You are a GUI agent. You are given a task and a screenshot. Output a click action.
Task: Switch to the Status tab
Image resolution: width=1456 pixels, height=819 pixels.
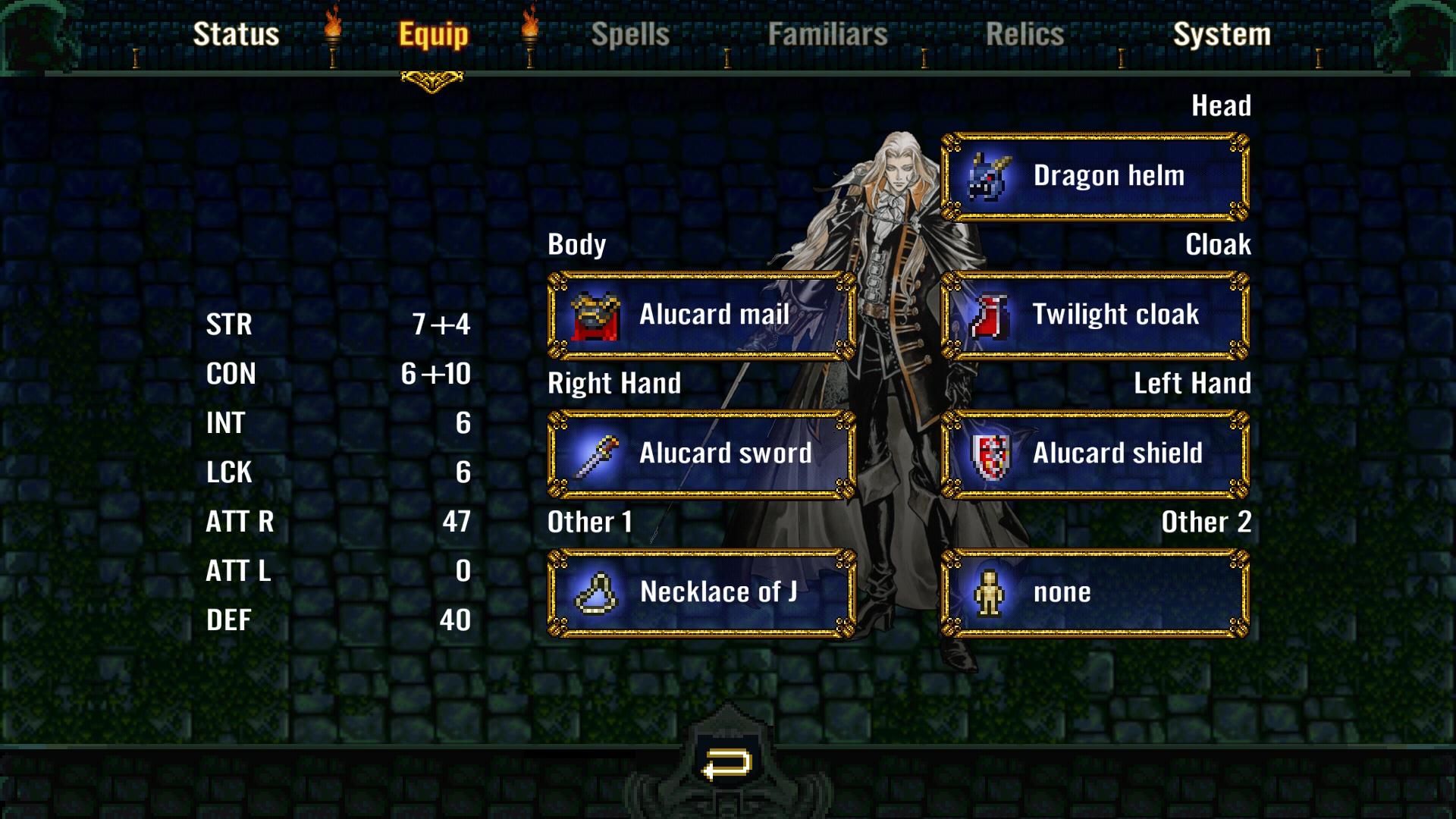(x=237, y=33)
